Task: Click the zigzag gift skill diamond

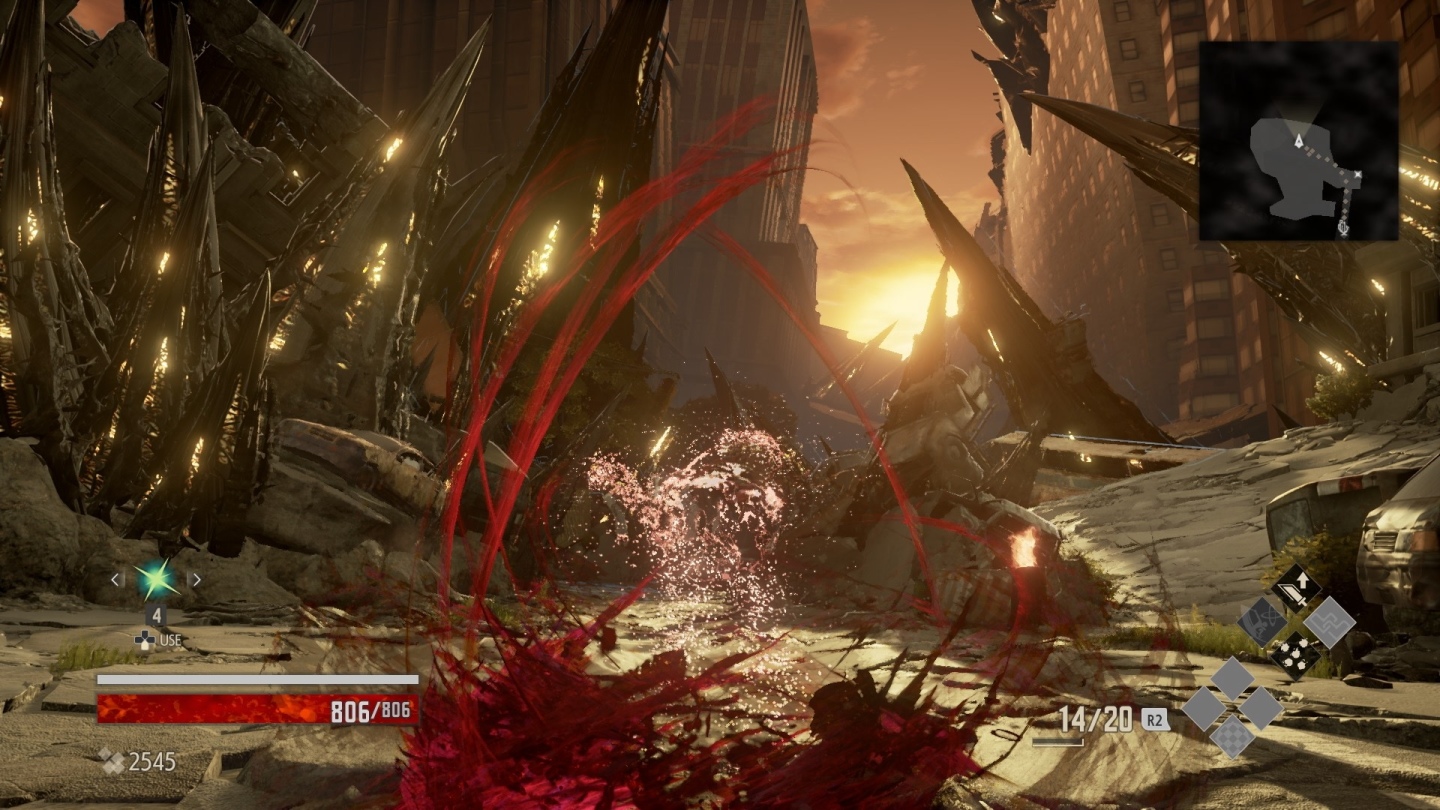Action: pyautogui.click(x=1328, y=623)
